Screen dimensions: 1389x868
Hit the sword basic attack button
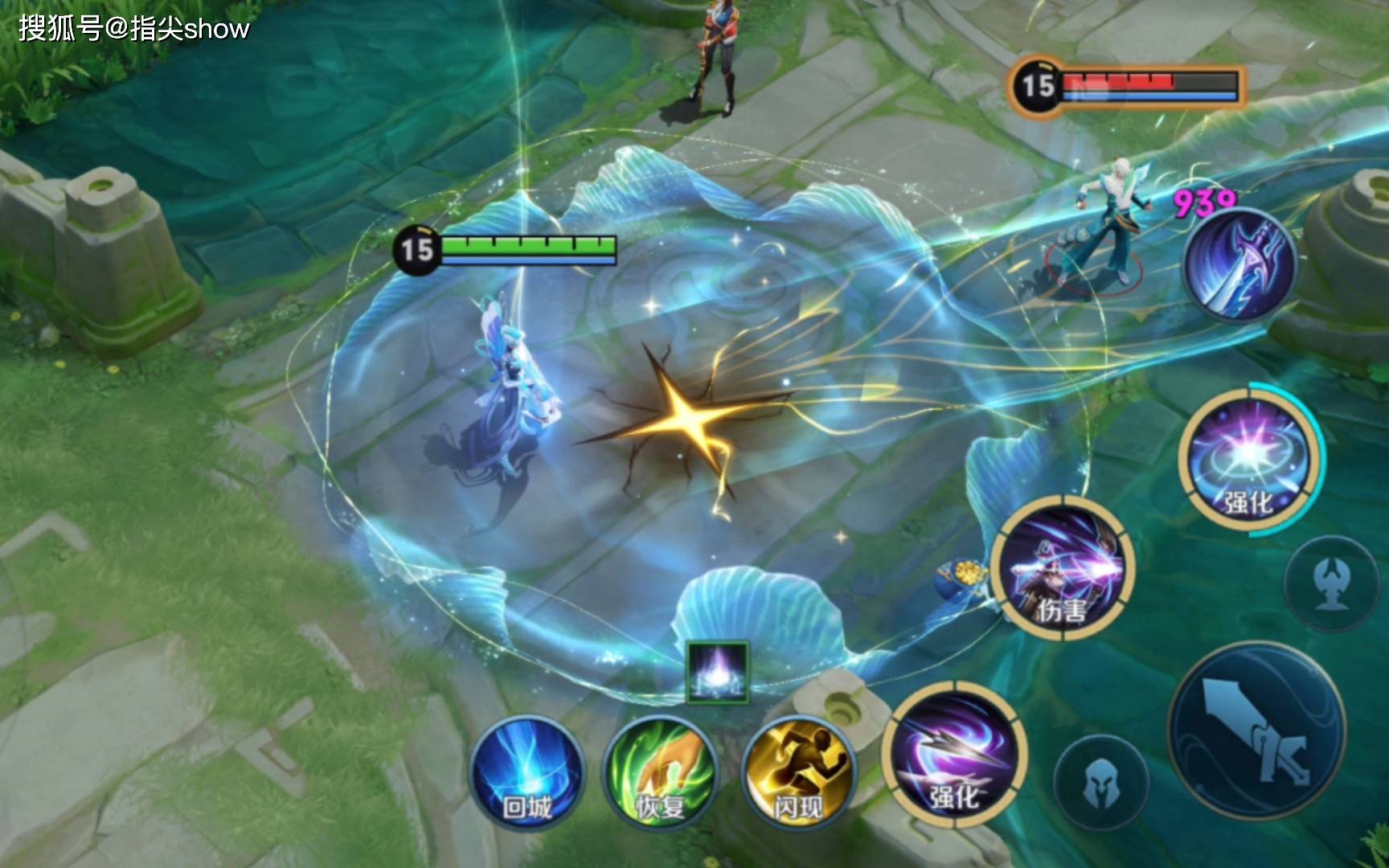point(1256,730)
